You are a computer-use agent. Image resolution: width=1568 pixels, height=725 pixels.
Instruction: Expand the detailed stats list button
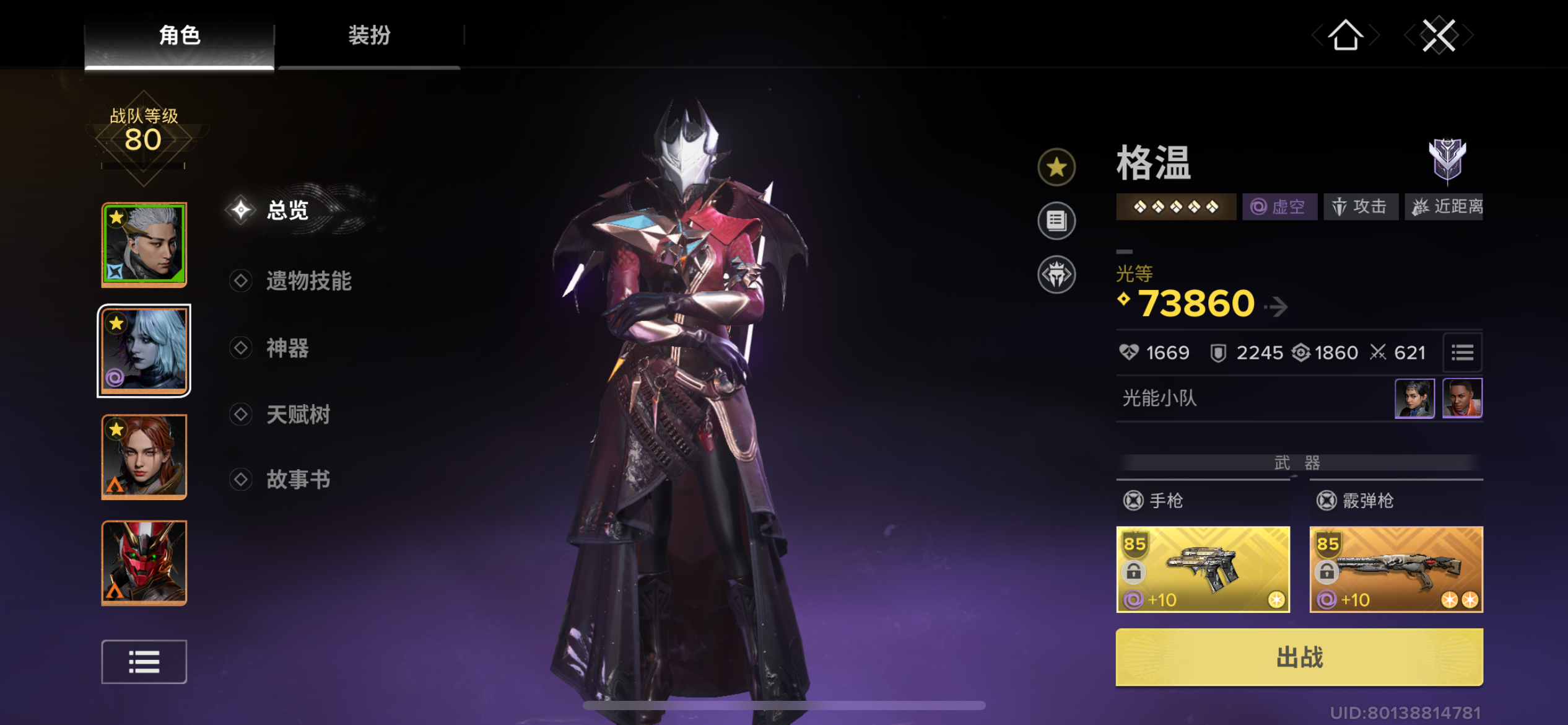pos(1462,353)
